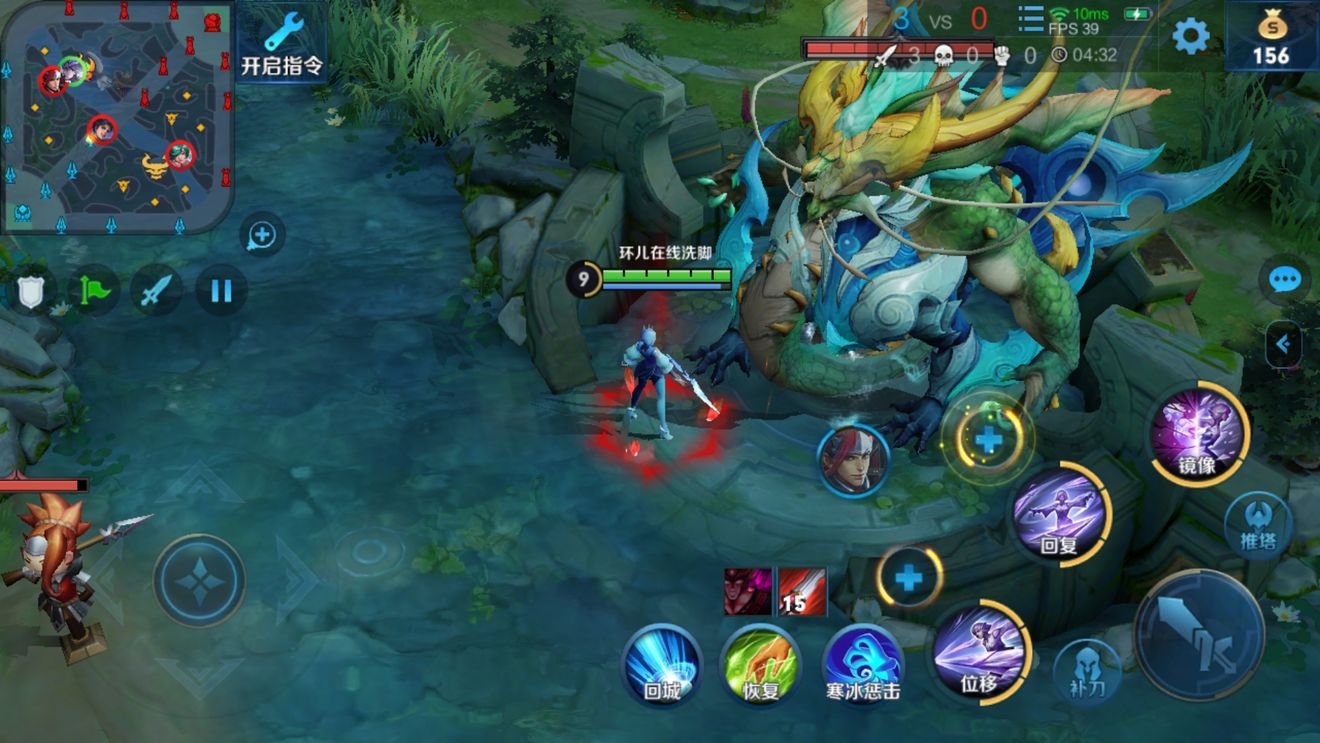
Task: Send the green flag rally signal
Action: (93, 292)
